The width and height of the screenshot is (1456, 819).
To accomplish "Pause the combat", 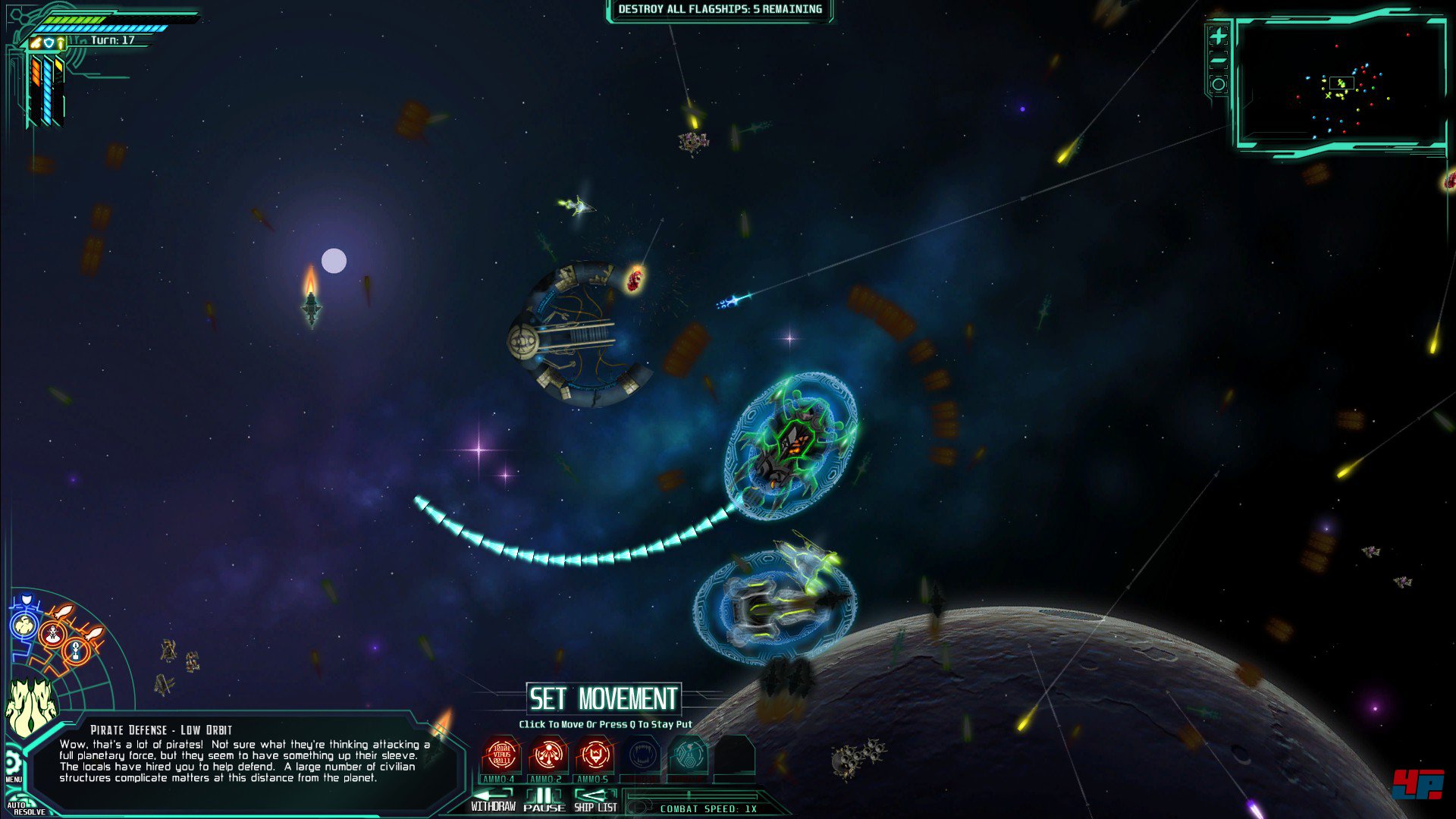I will pos(544,802).
